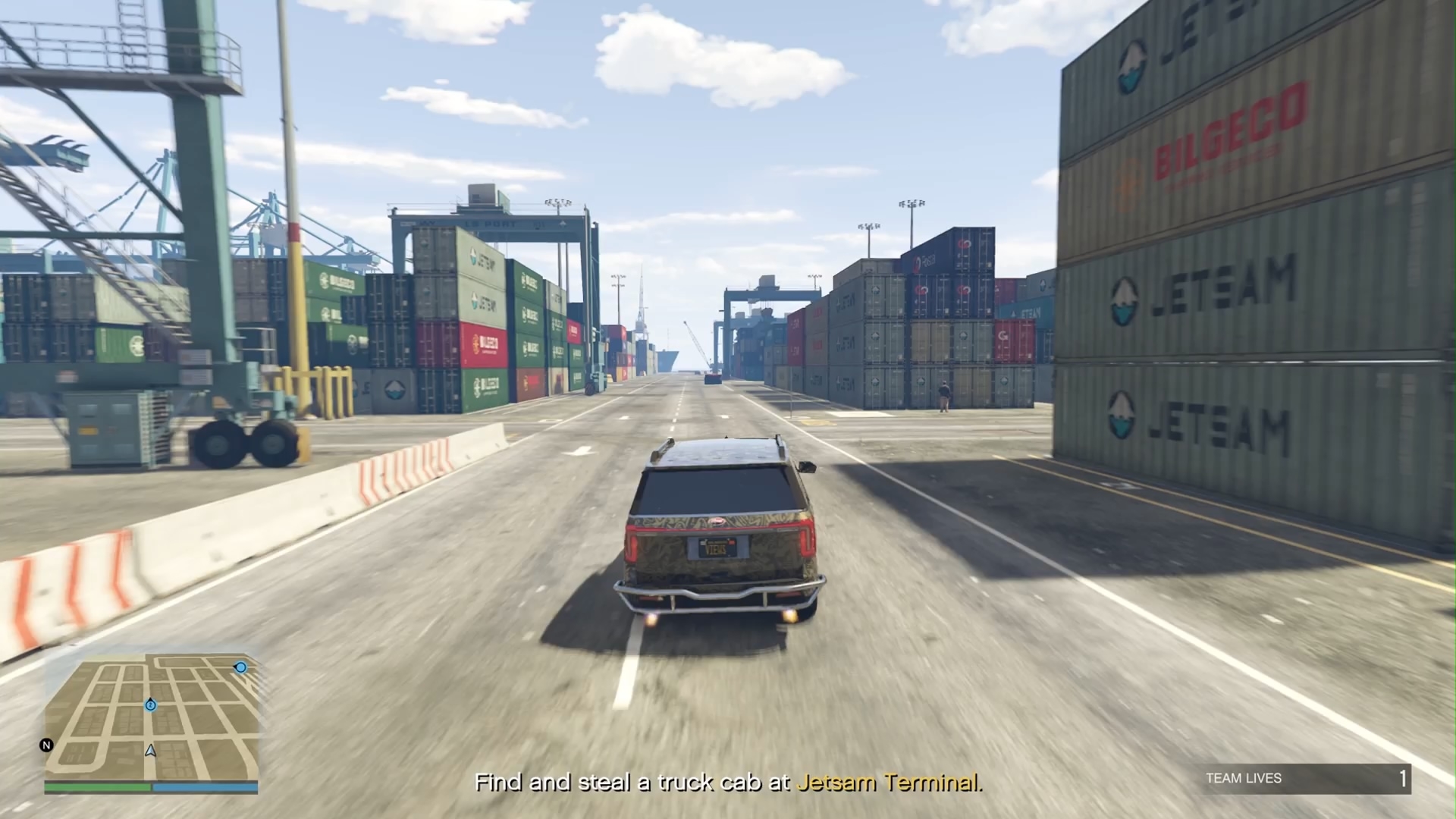Select the numbered blue player blip on the minimap
Screen dimensions: 1456x819
[x=151, y=705]
